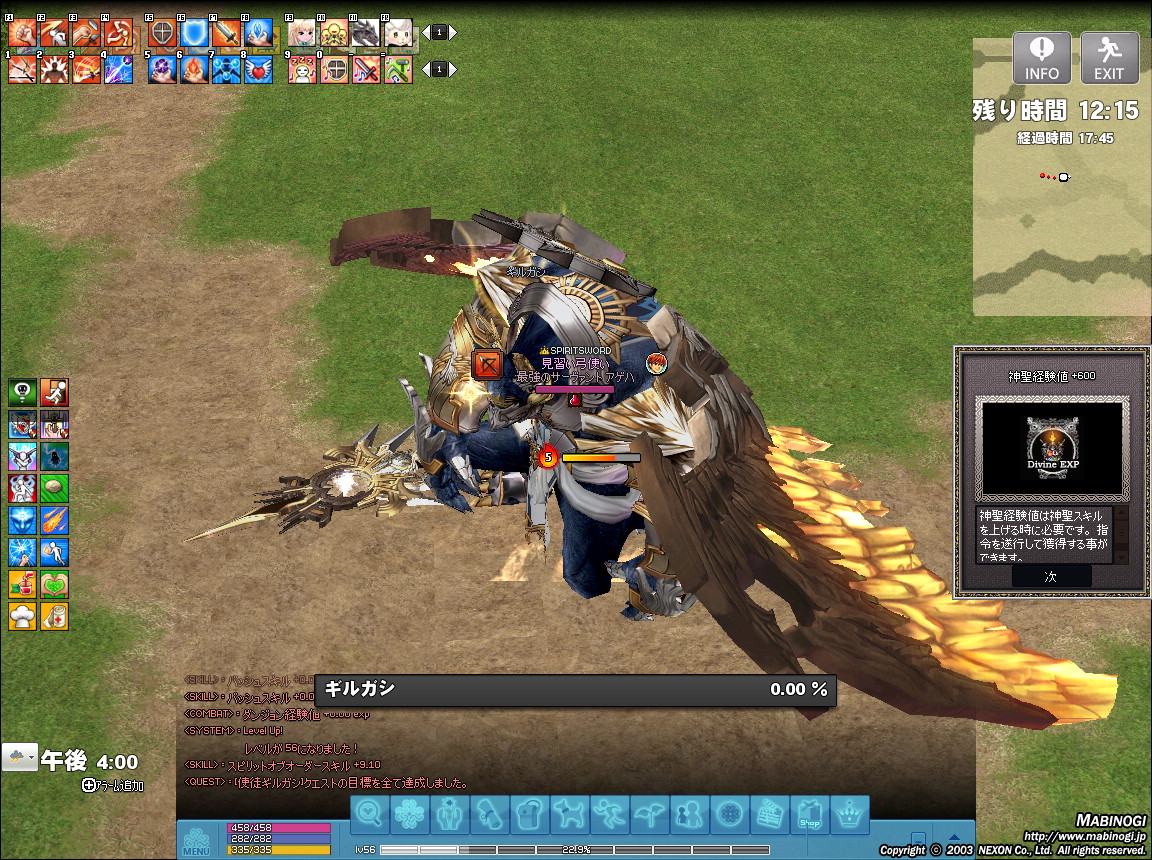Cast the fireball-in-hand skill on slot 6
The width and height of the screenshot is (1152, 860).
click(194, 70)
